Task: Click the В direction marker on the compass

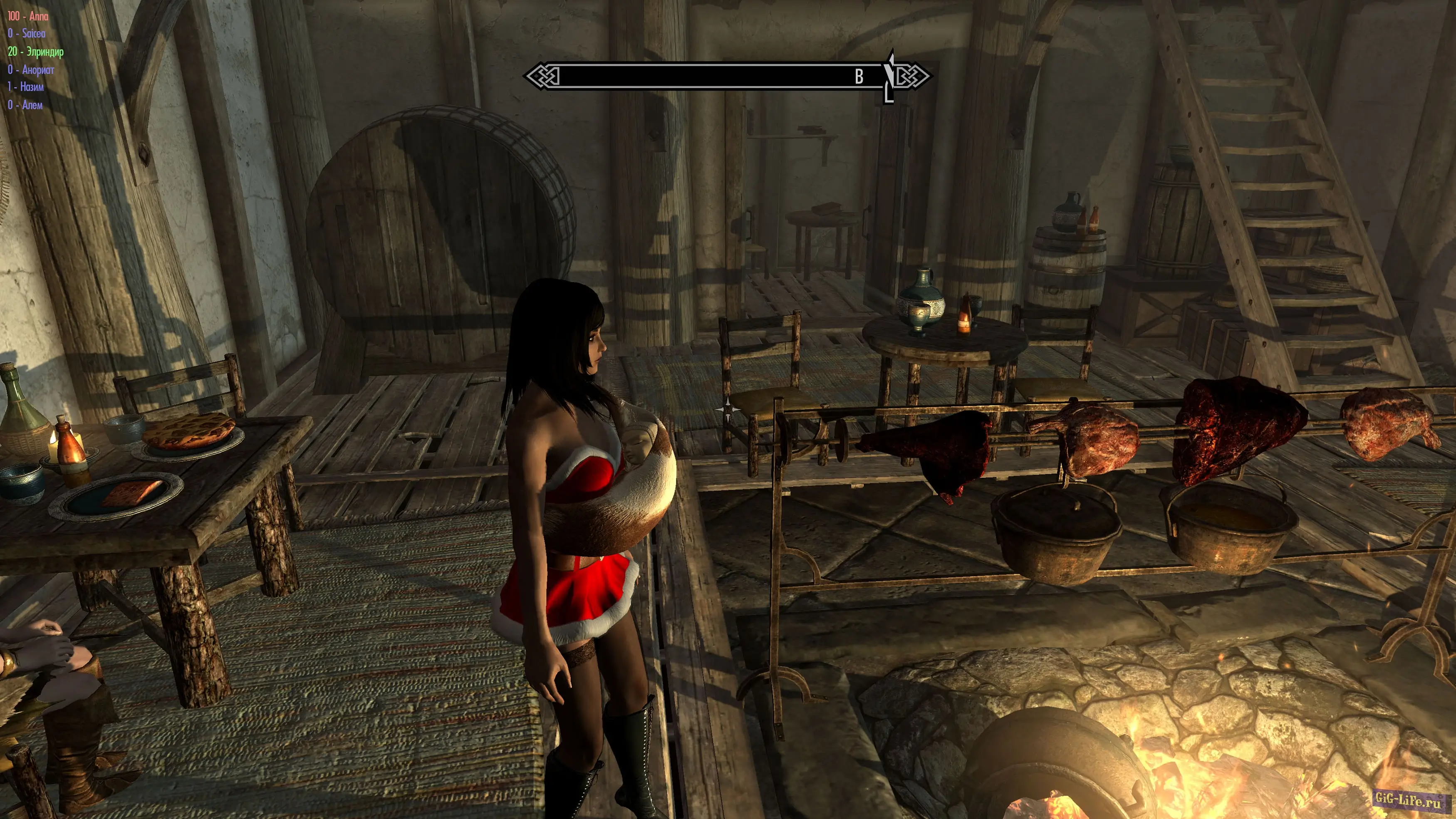Action: (x=859, y=76)
